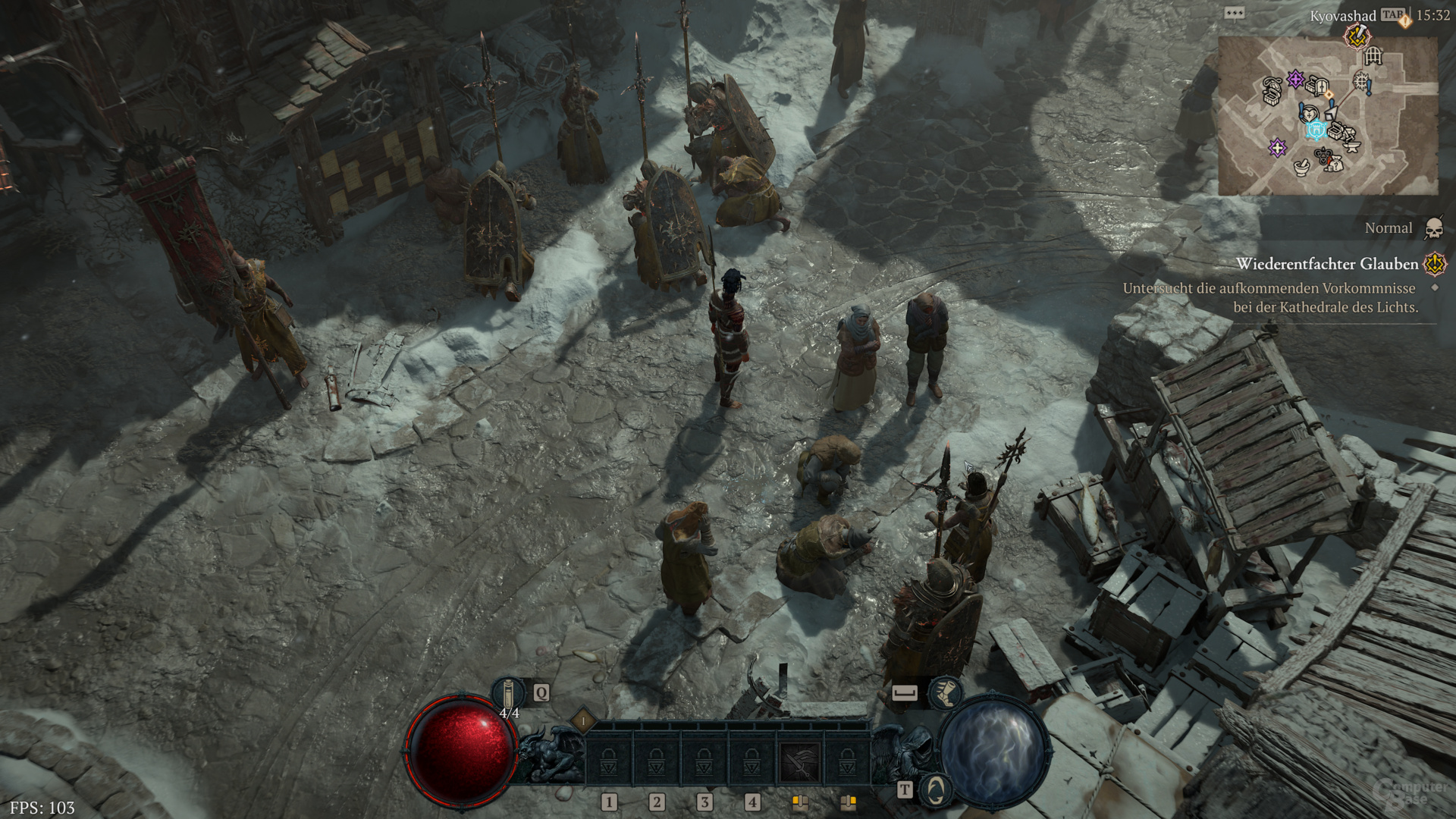Click the town portal swirl icon
The image size is (1456, 819).
click(937, 789)
